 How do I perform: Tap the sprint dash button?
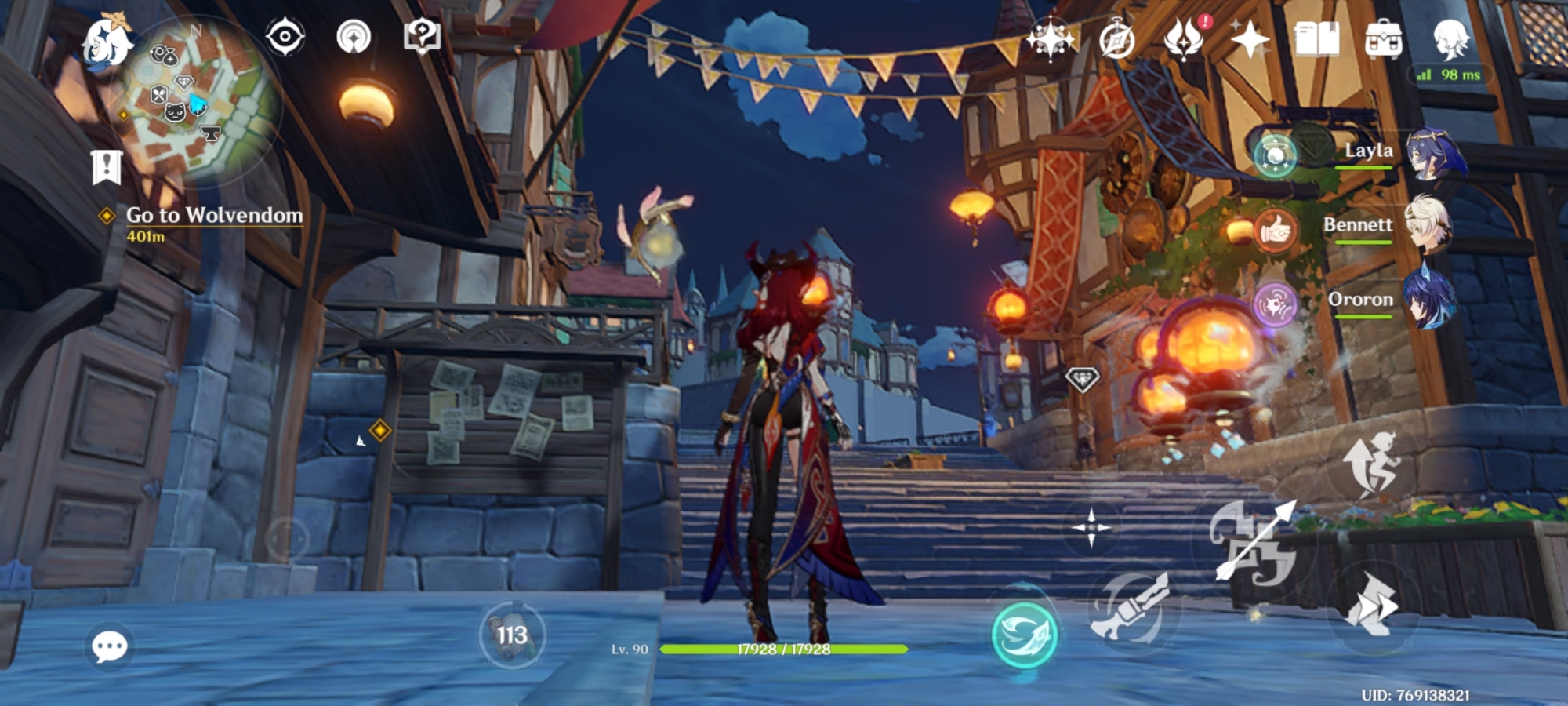pyautogui.click(x=1371, y=605)
